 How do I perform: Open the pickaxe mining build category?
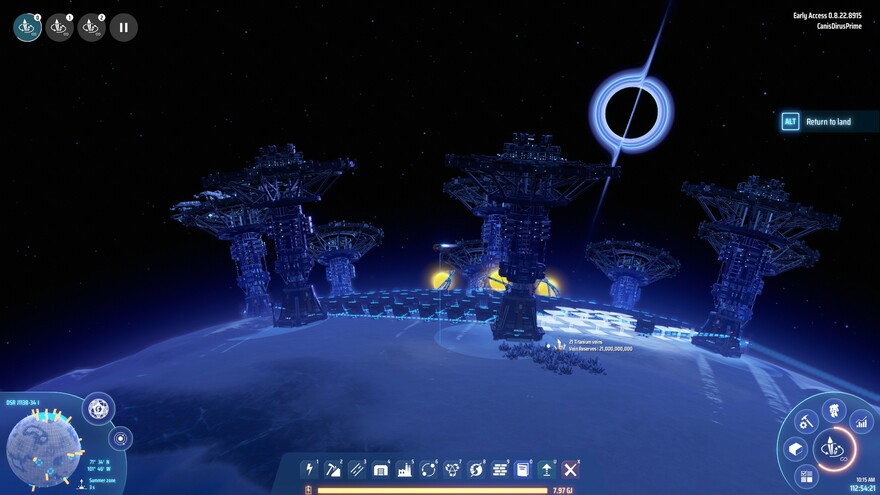[334, 469]
